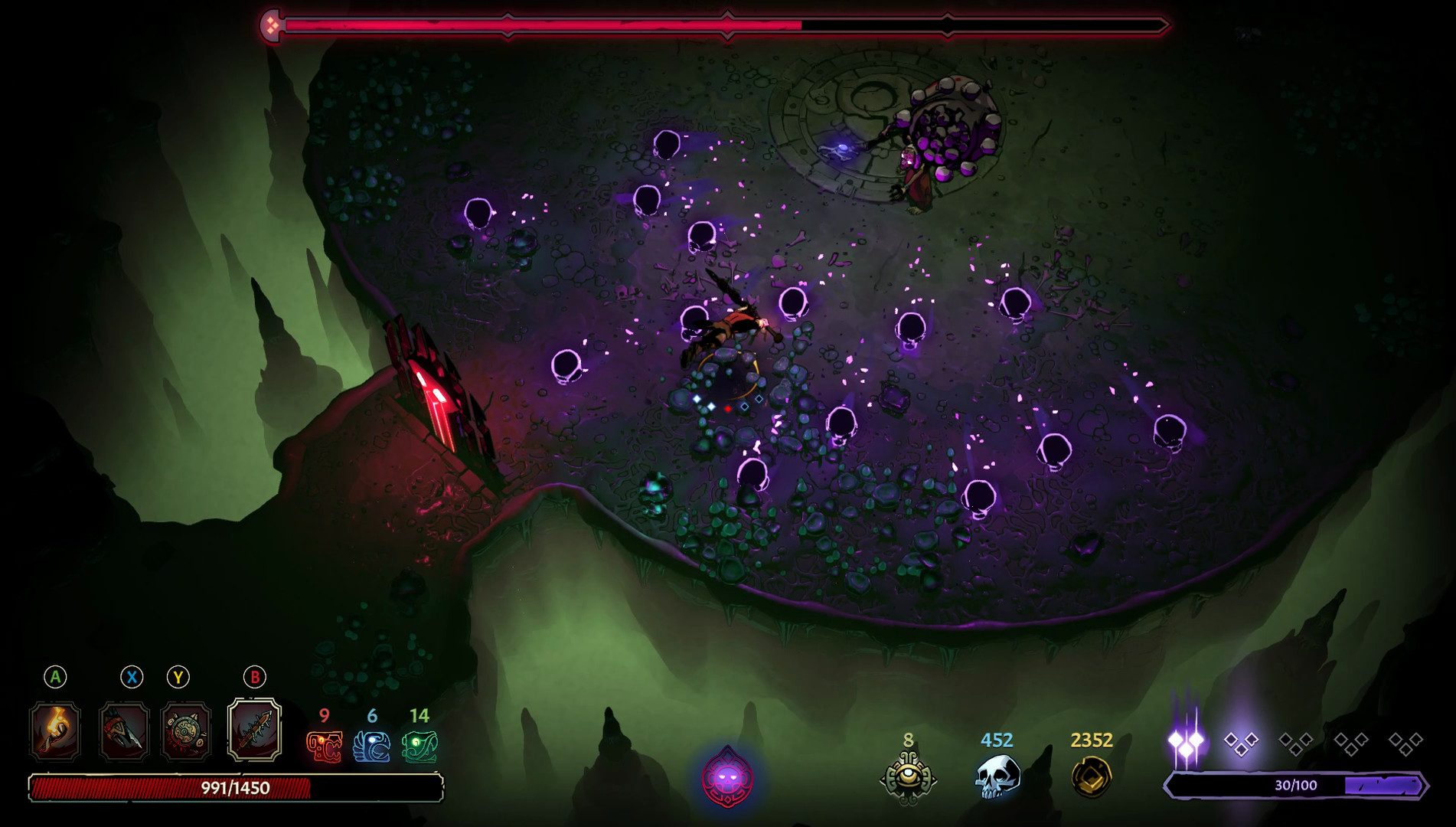Select the white skull currency icon

[x=997, y=776]
